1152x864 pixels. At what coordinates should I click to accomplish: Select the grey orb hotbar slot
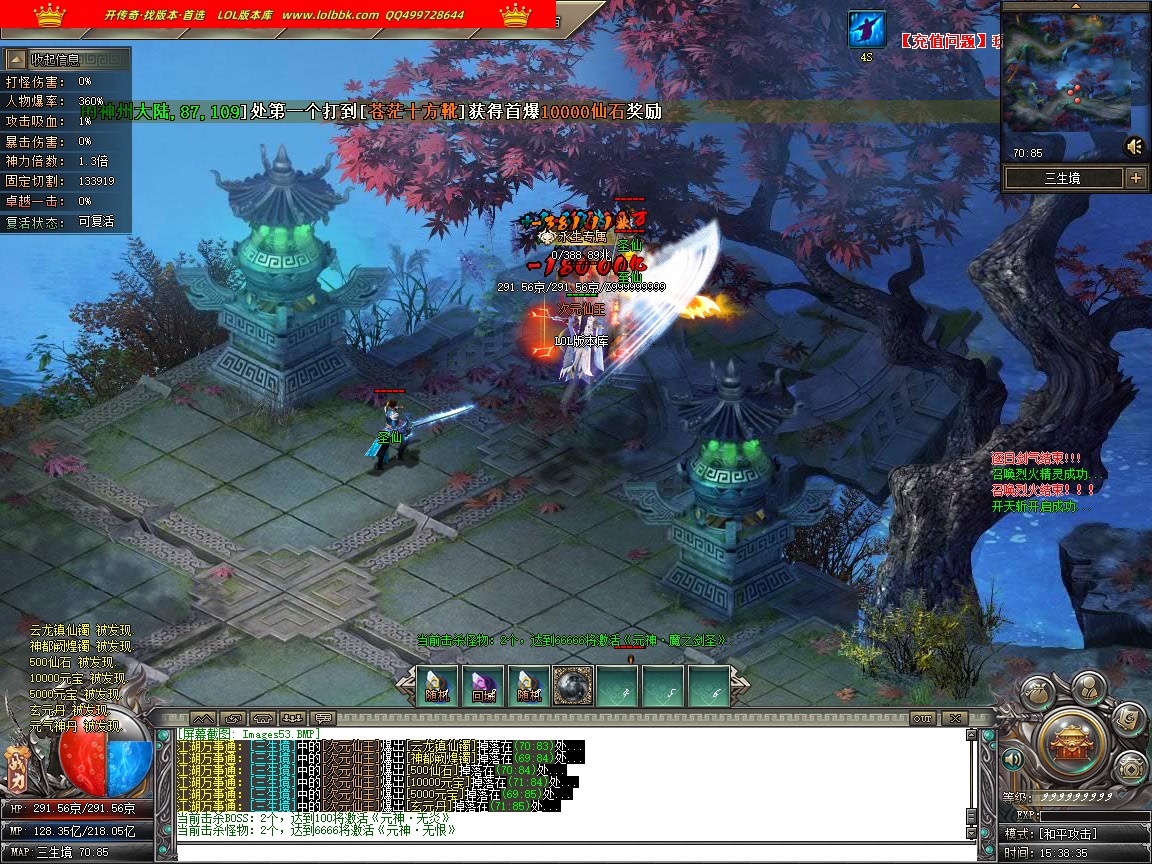coord(573,684)
